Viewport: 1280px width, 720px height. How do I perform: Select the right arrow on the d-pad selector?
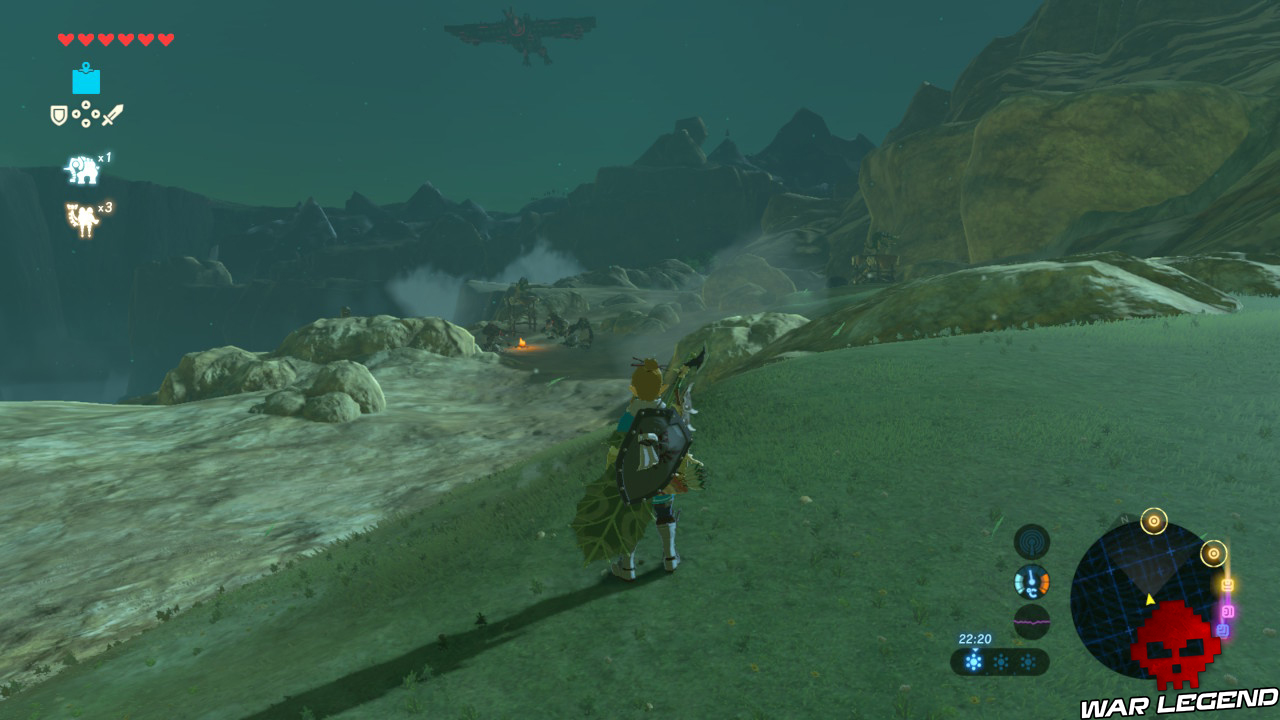point(96,114)
